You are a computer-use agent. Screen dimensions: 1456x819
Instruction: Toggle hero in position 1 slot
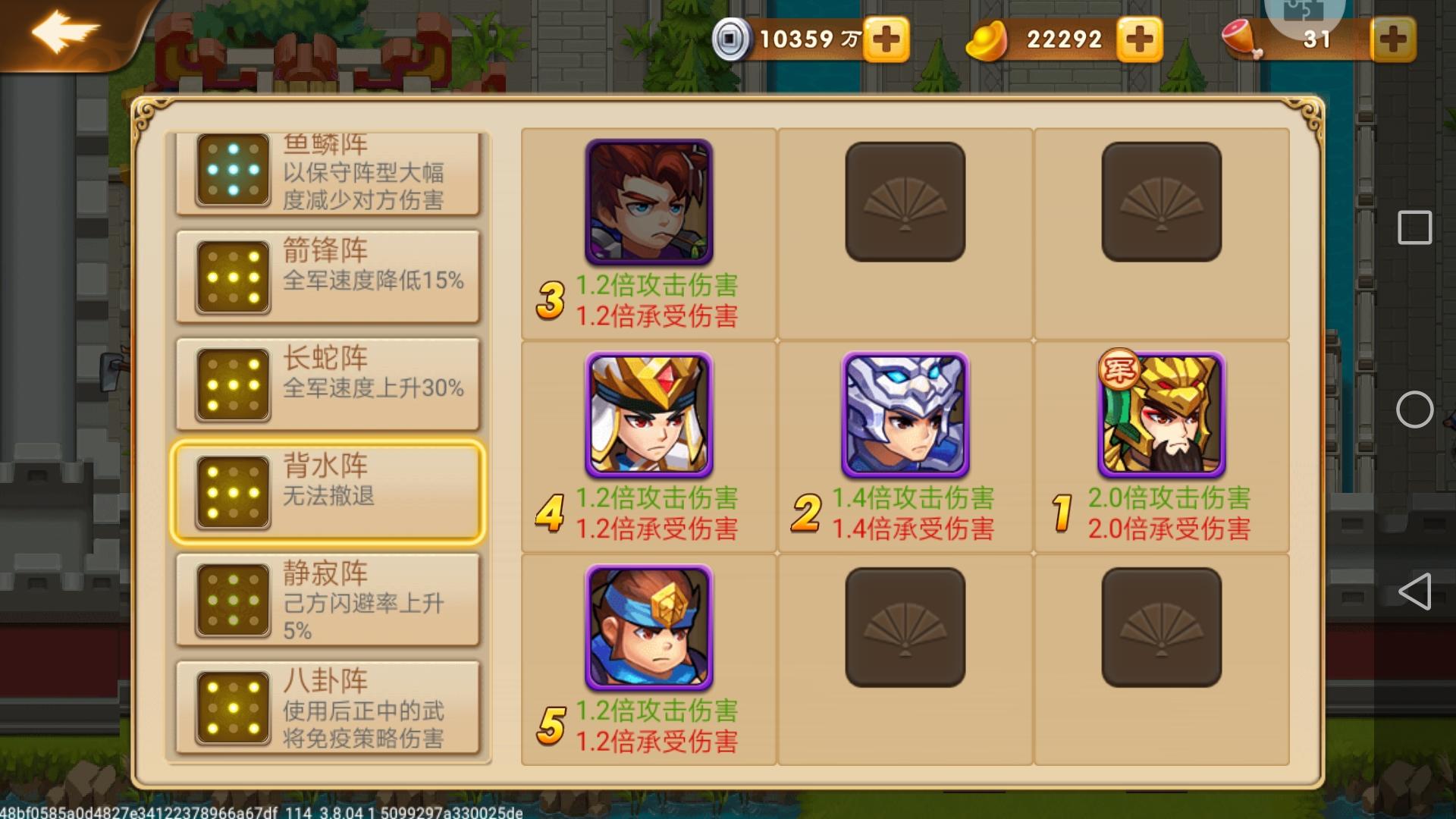point(1160,416)
